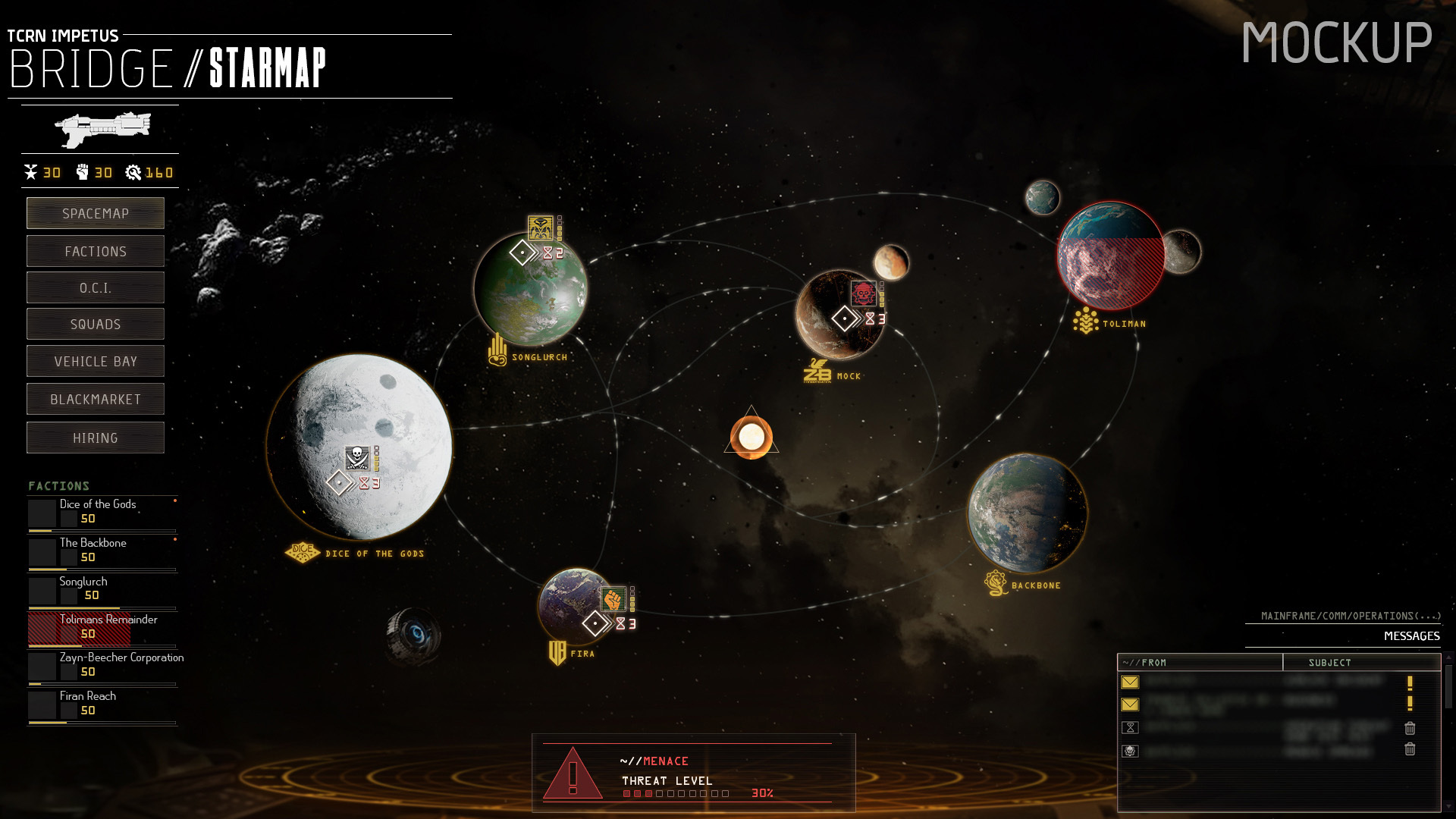
Task: Go to the Squads screen
Action: tap(96, 325)
